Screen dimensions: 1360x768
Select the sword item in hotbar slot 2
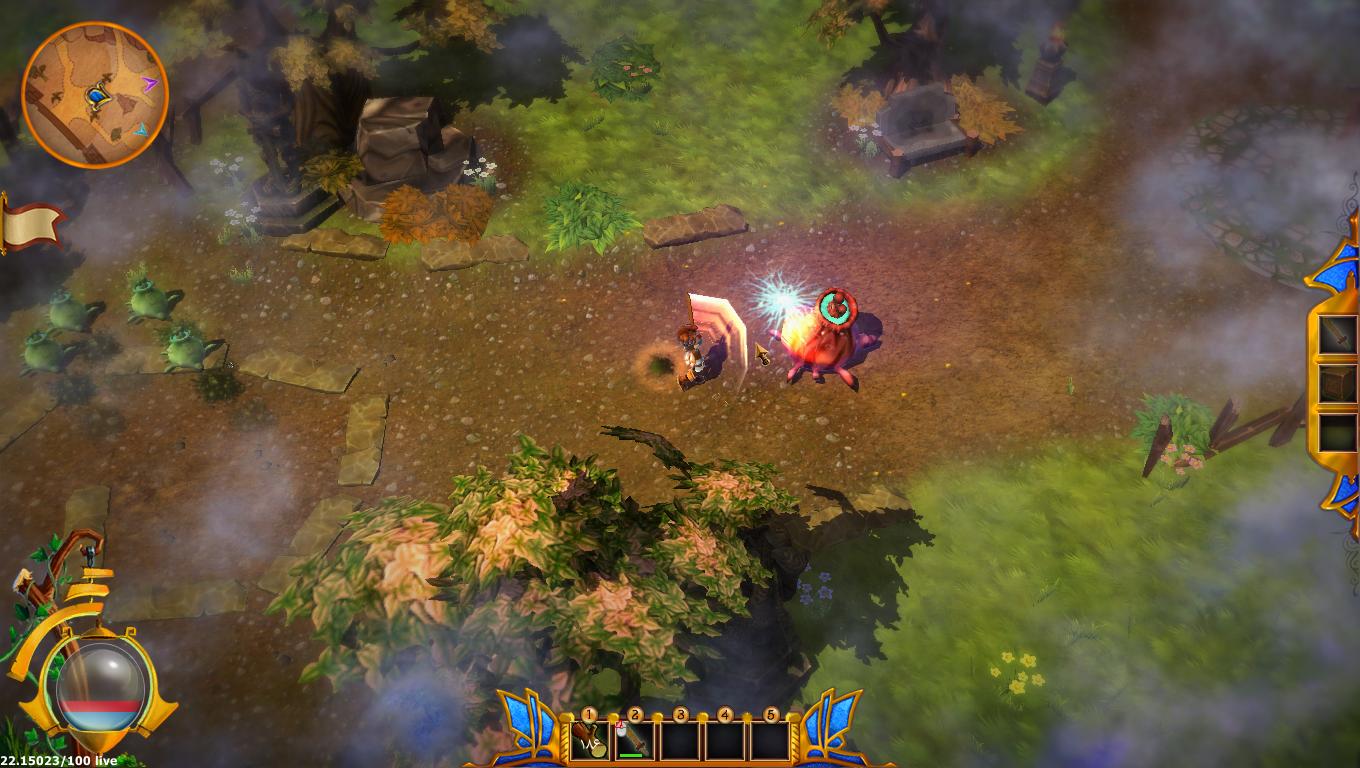pyautogui.click(x=635, y=740)
